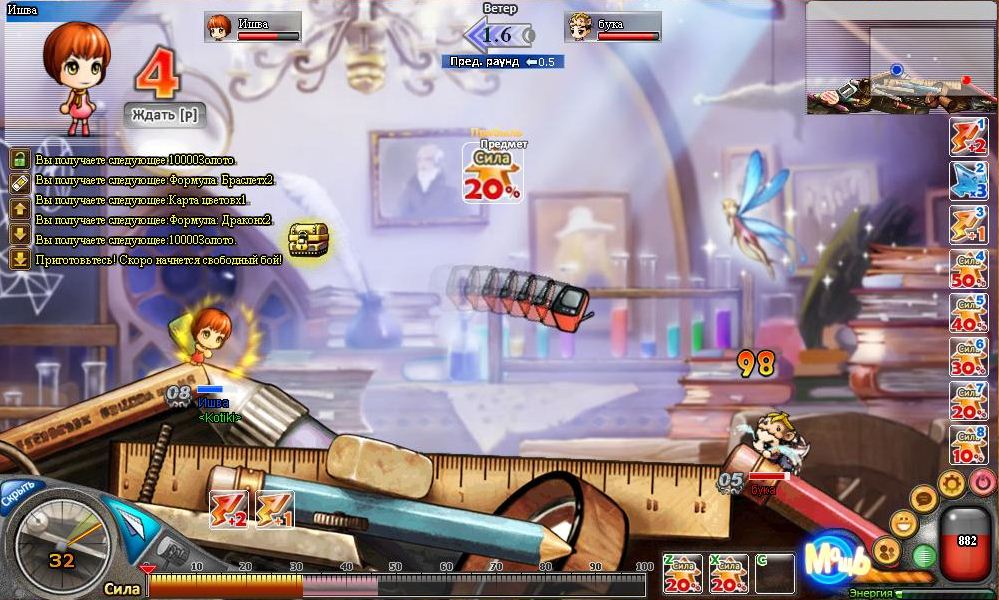Use the Z-slot Сила 20% prop

point(682,574)
